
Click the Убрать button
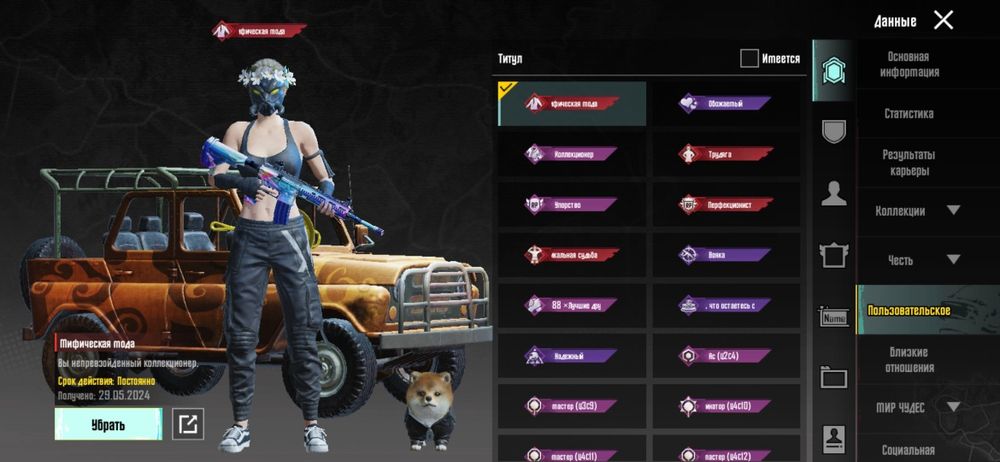(108, 424)
